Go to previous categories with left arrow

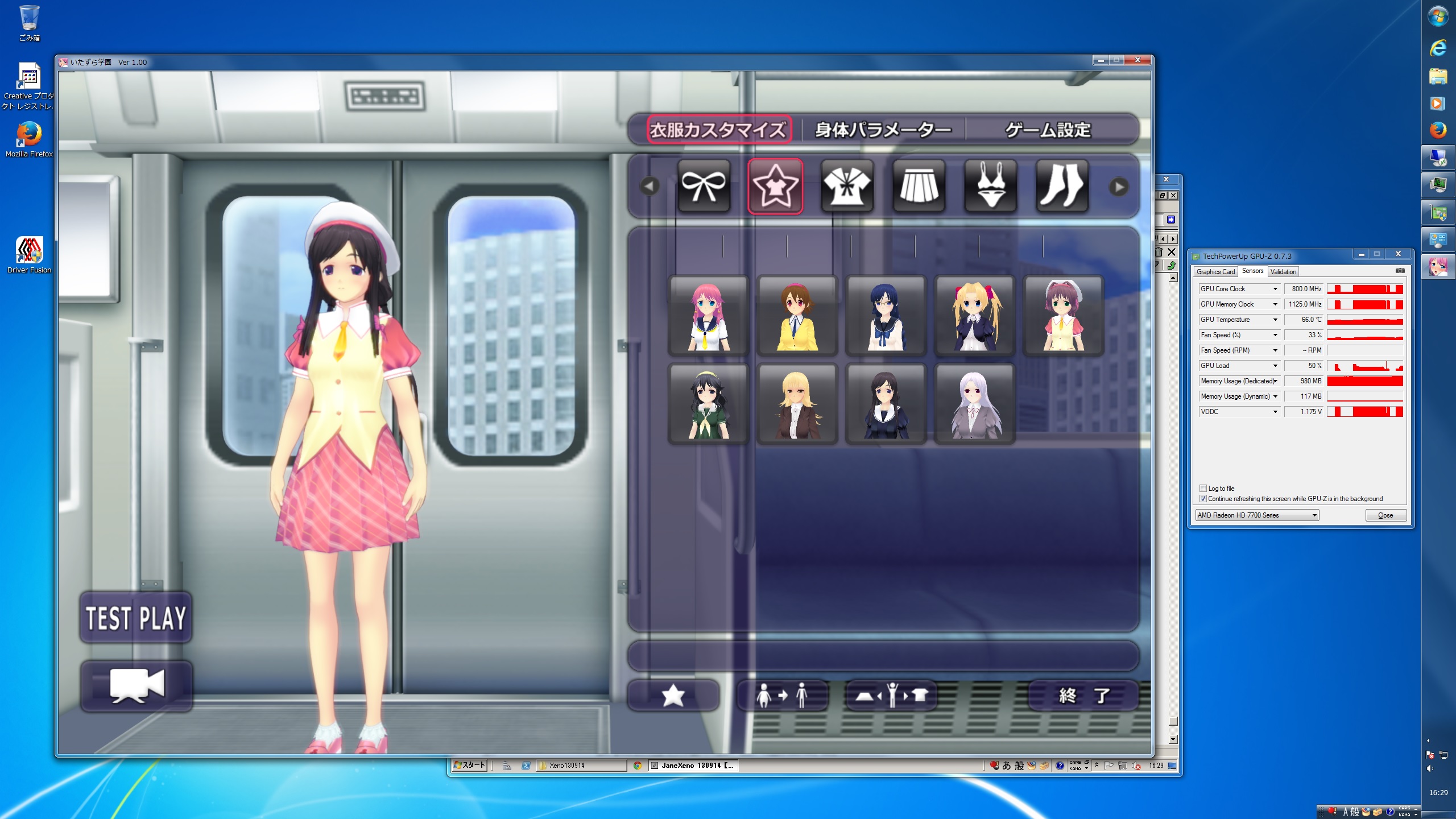coord(650,186)
